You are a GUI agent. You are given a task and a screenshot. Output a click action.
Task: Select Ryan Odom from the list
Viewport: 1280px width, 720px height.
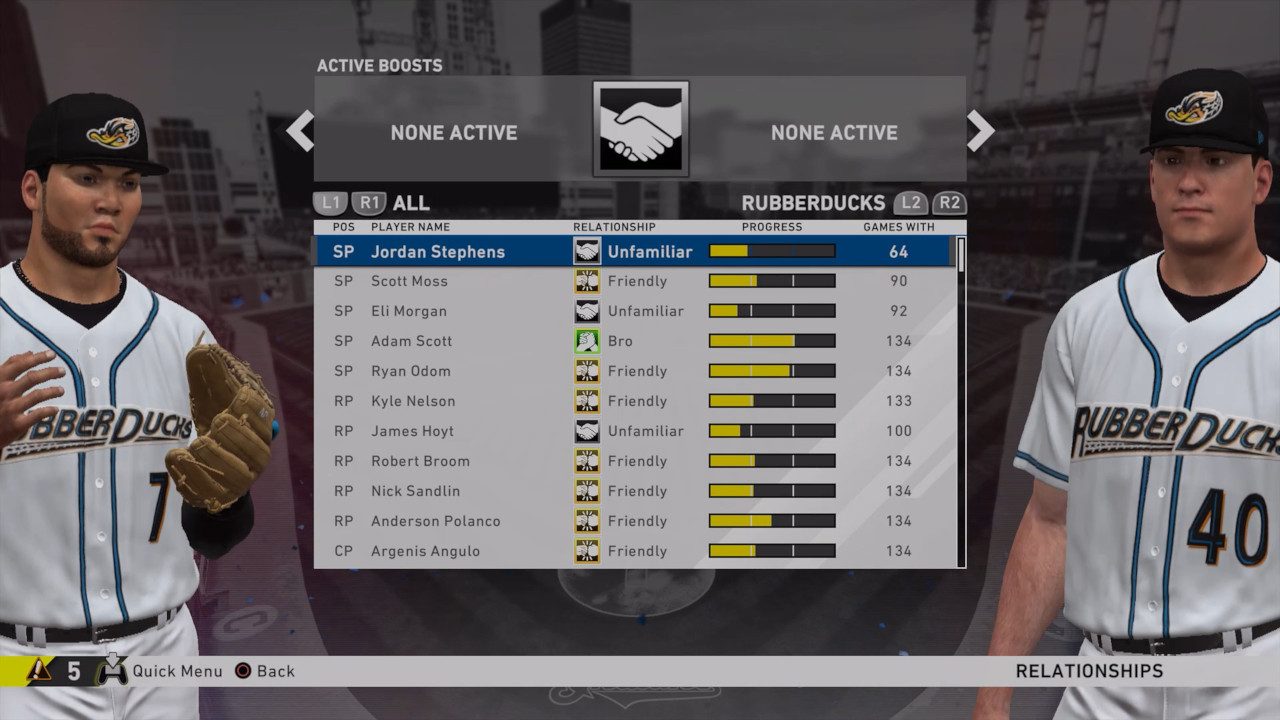pyautogui.click(x=410, y=371)
